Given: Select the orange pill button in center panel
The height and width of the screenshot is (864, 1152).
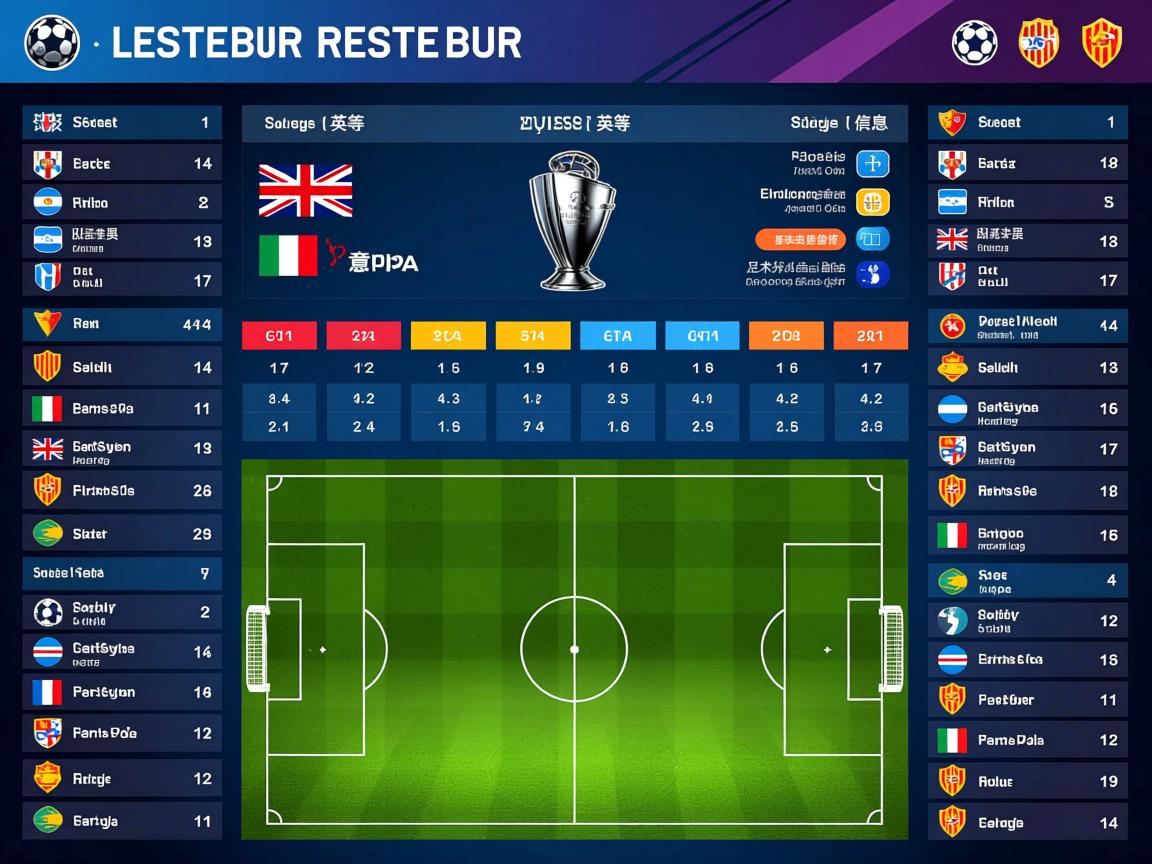Looking at the screenshot, I should 800,240.
